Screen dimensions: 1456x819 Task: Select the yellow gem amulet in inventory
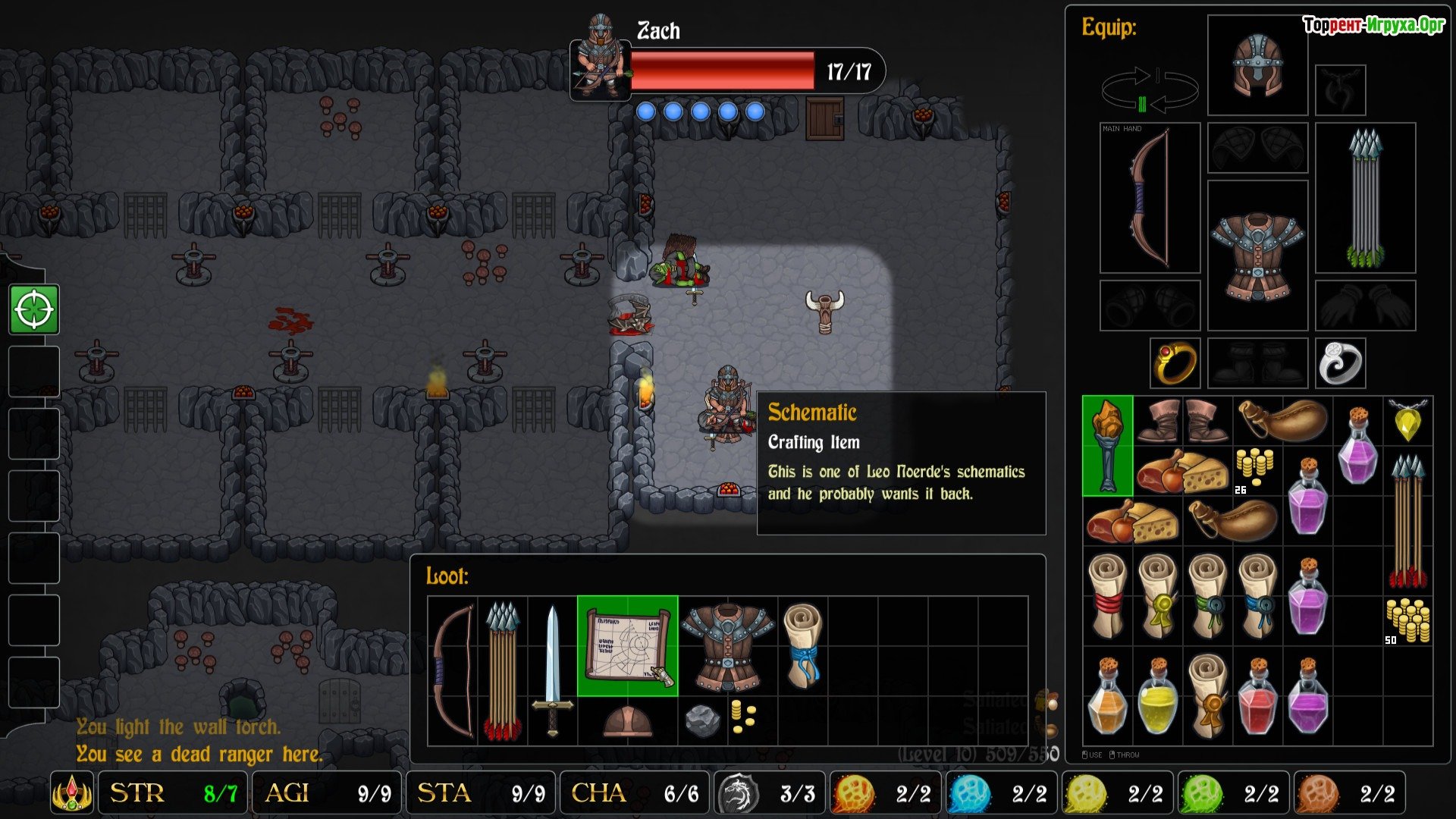click(1407, 421)
